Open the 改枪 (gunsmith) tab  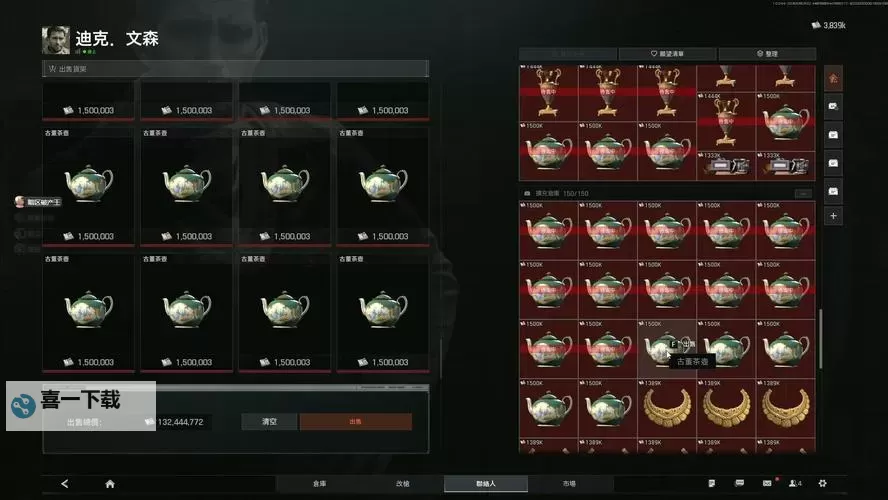[x=402, y=483]
